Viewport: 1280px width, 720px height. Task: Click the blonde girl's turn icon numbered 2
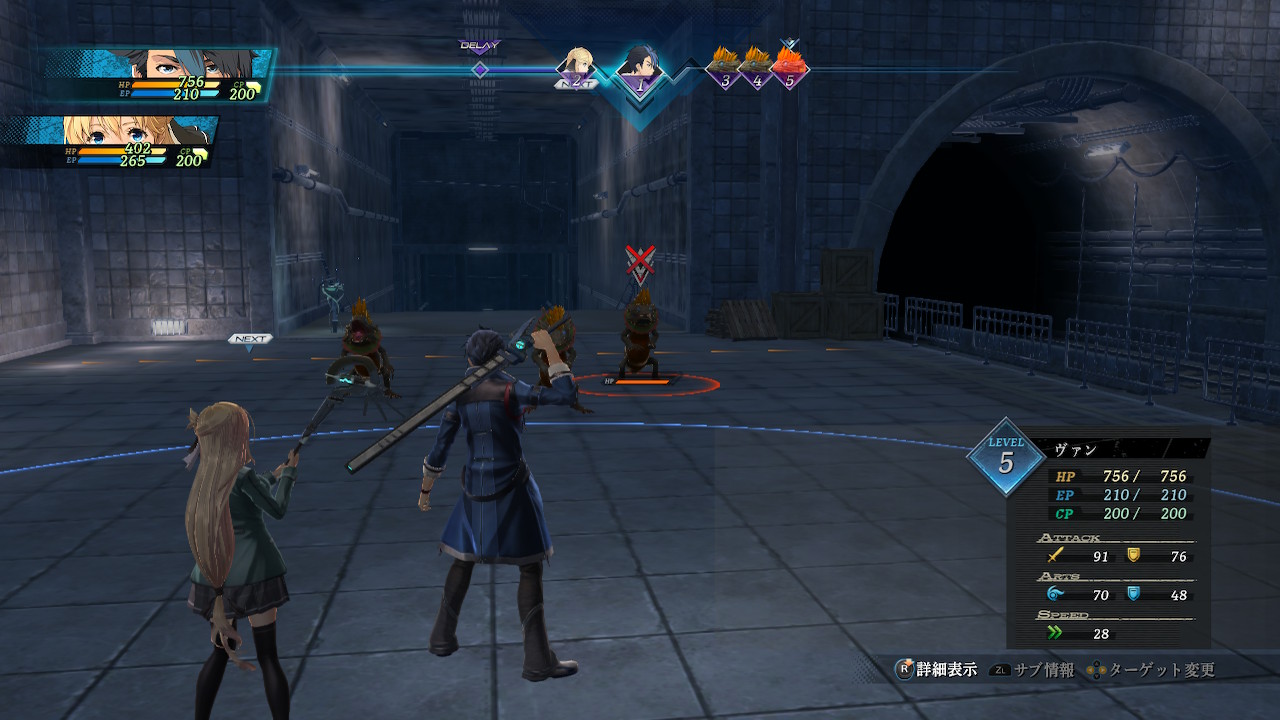576,68
